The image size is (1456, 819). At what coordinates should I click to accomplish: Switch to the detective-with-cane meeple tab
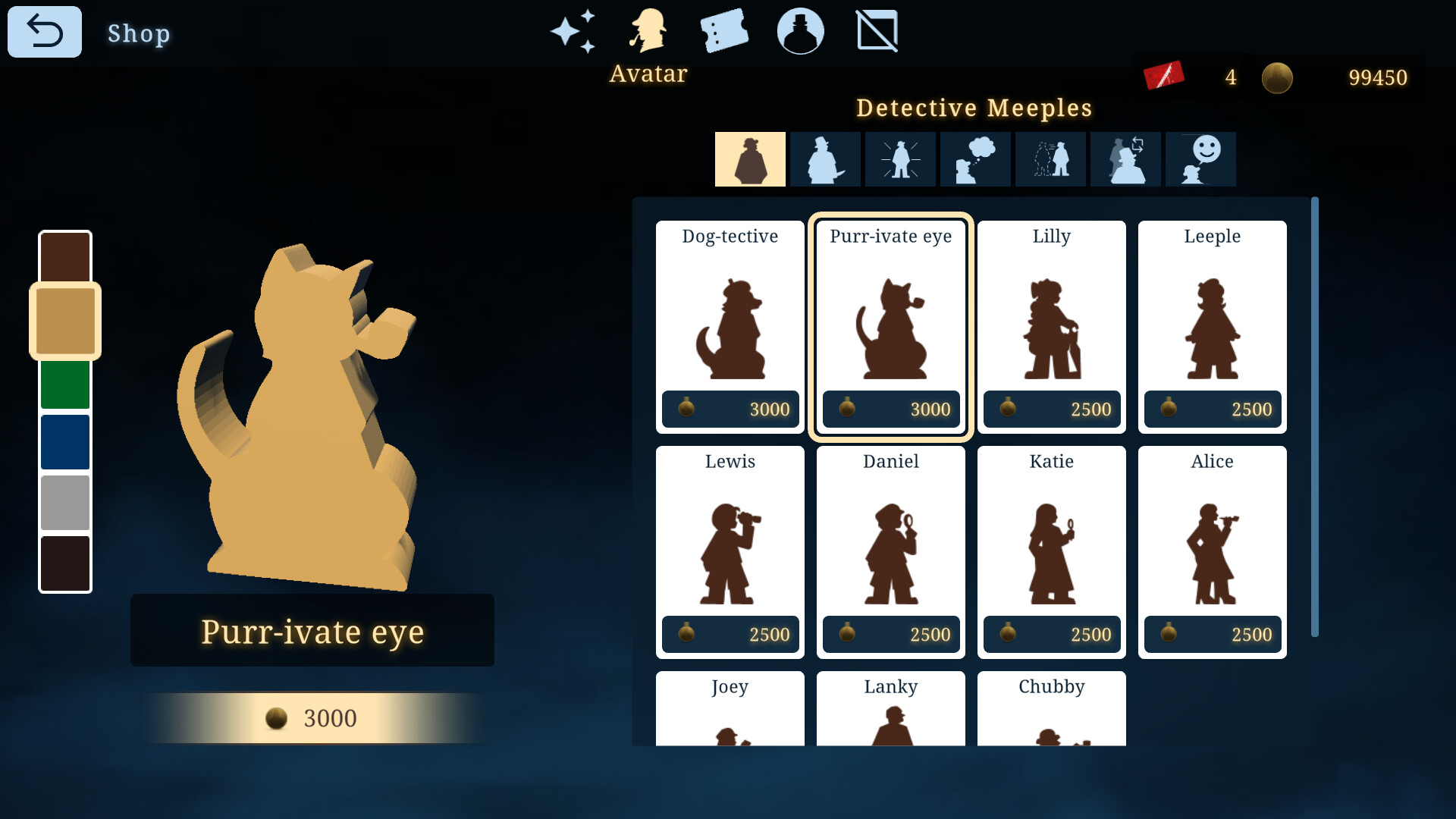tap(825, 158)
